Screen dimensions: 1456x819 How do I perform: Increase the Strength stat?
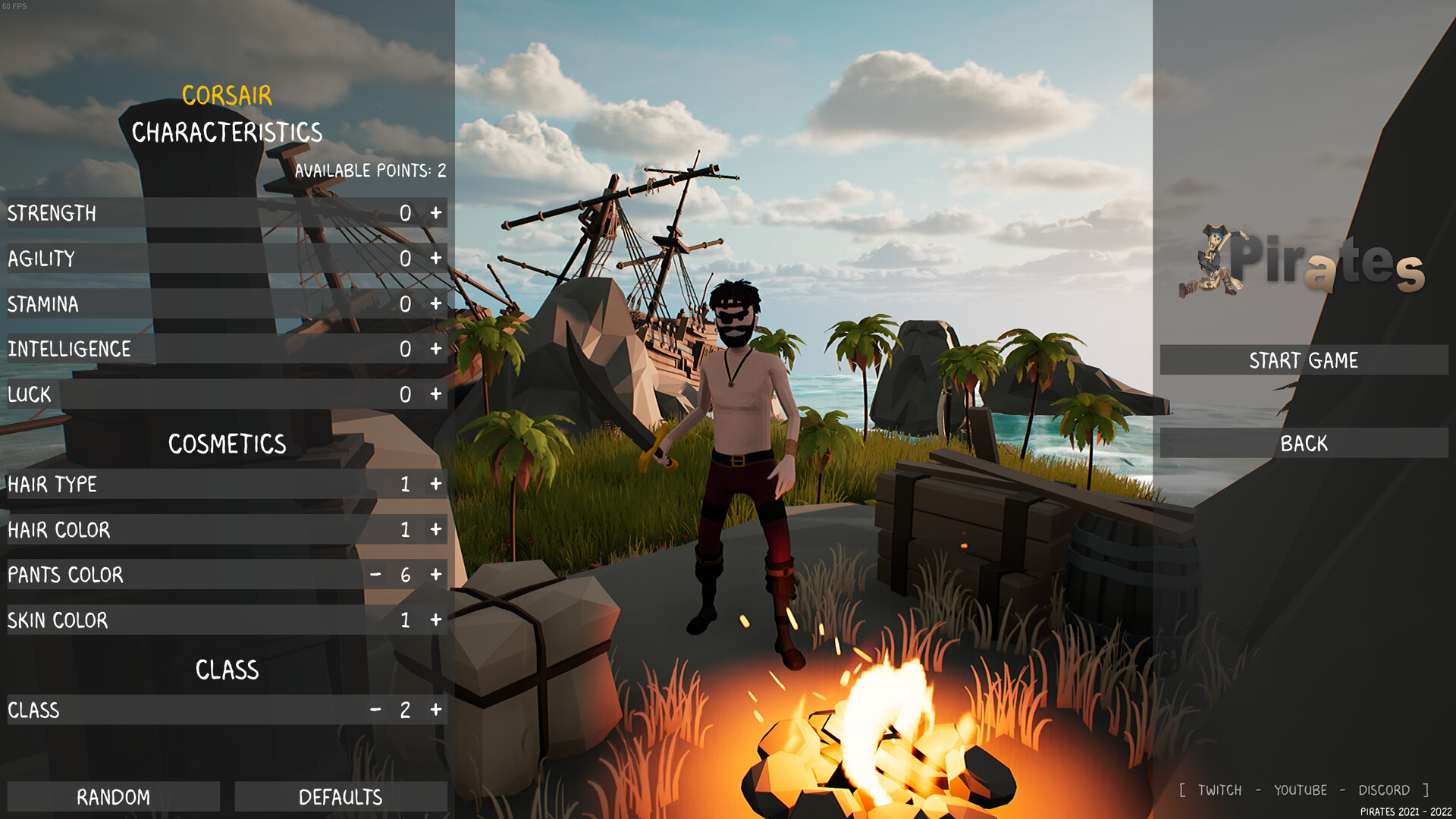click(436, 213)
